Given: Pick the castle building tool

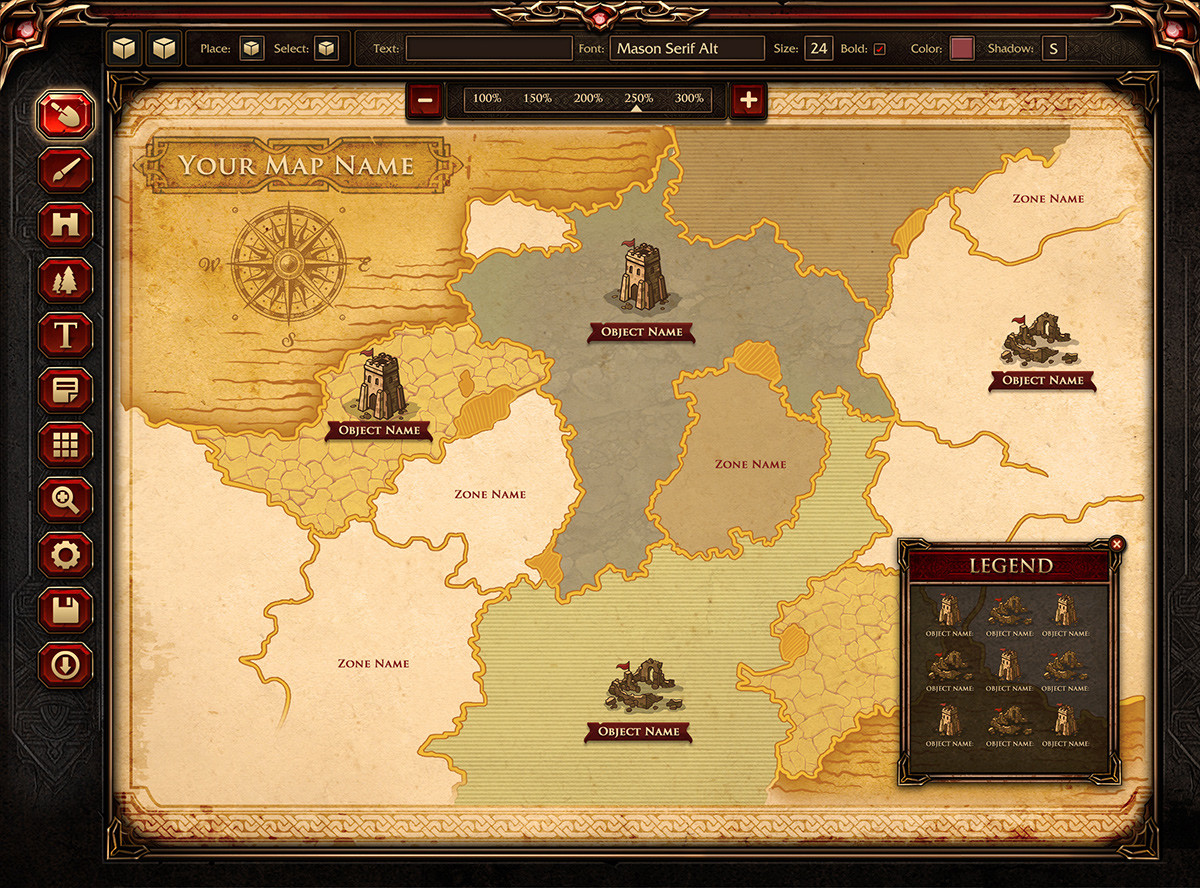Looking at the screenshot, I should coord(66,225).
